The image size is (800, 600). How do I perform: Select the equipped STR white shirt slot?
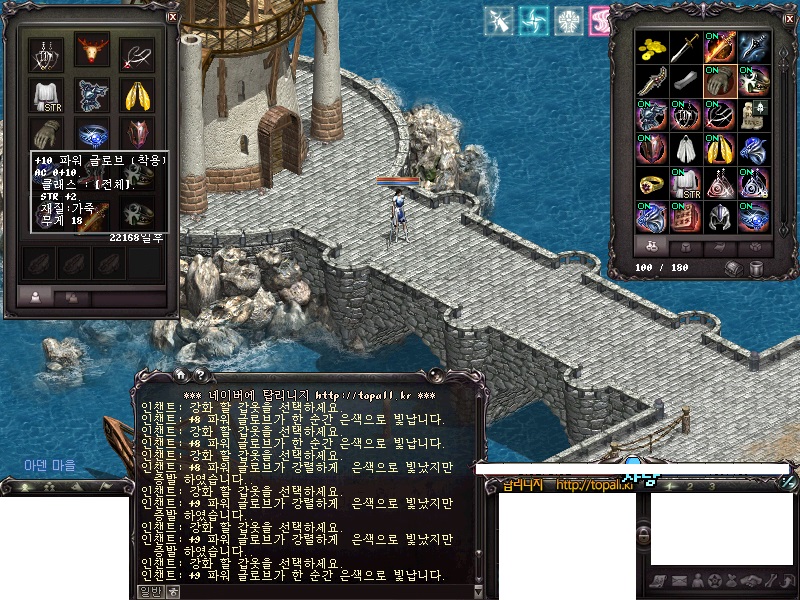pyautogui.click(x=46, y=96)
